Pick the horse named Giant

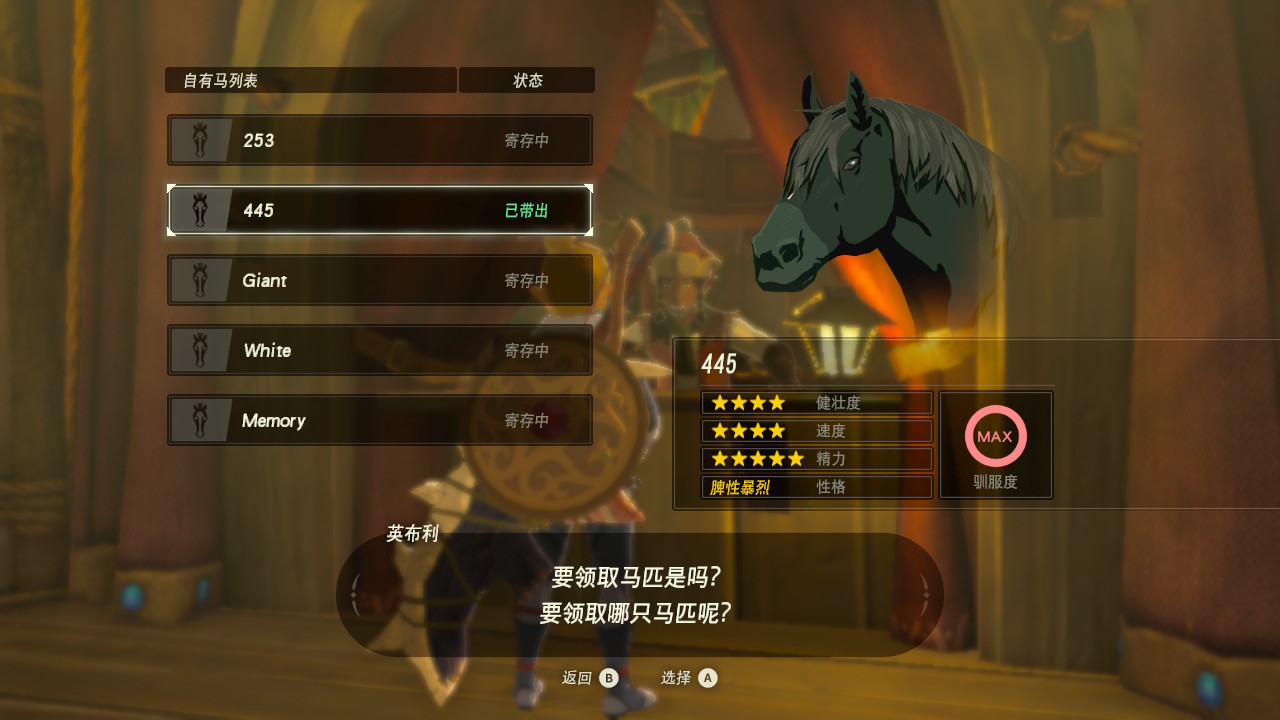(380, 280)
